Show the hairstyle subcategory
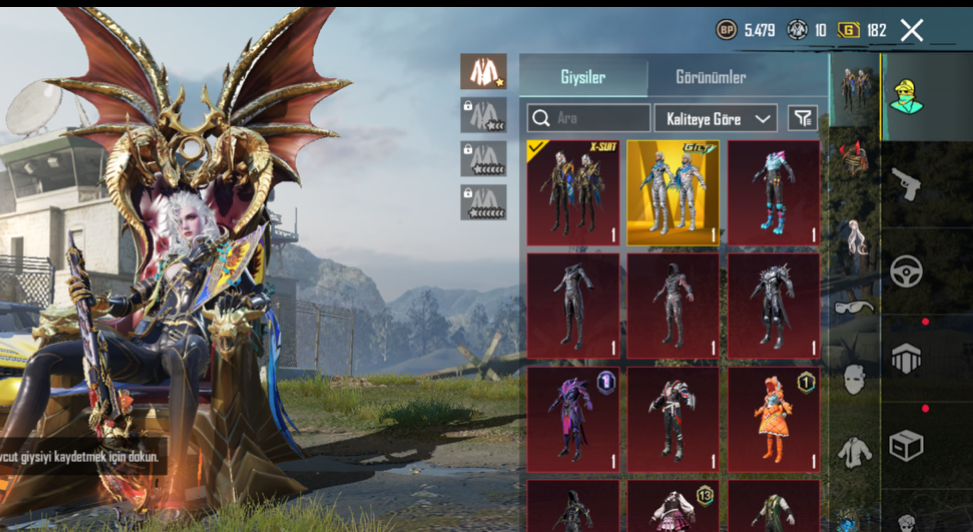The width and height of the screenshot is (973, 532). coord(854,238)
